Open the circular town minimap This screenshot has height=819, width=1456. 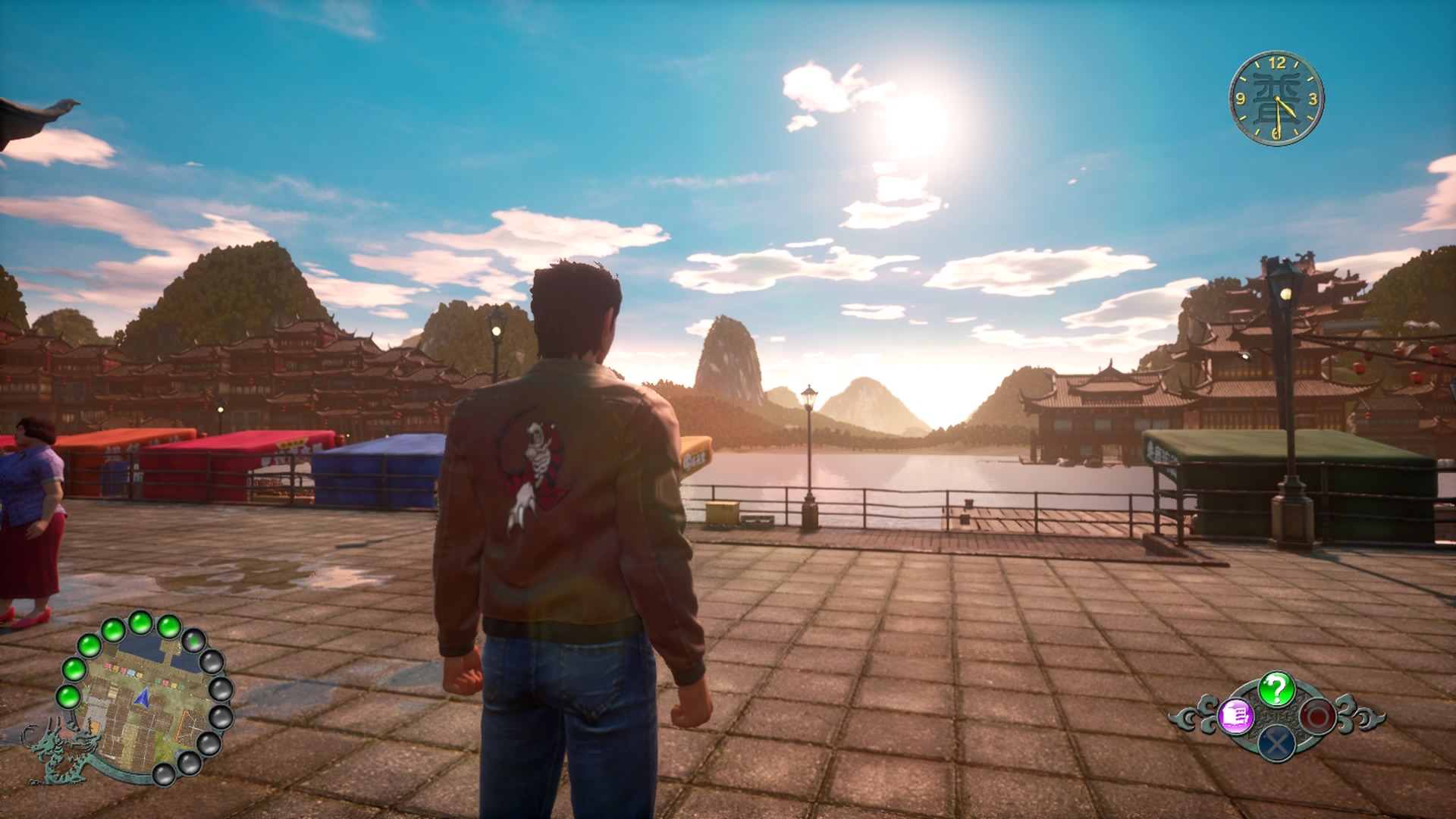144,698
